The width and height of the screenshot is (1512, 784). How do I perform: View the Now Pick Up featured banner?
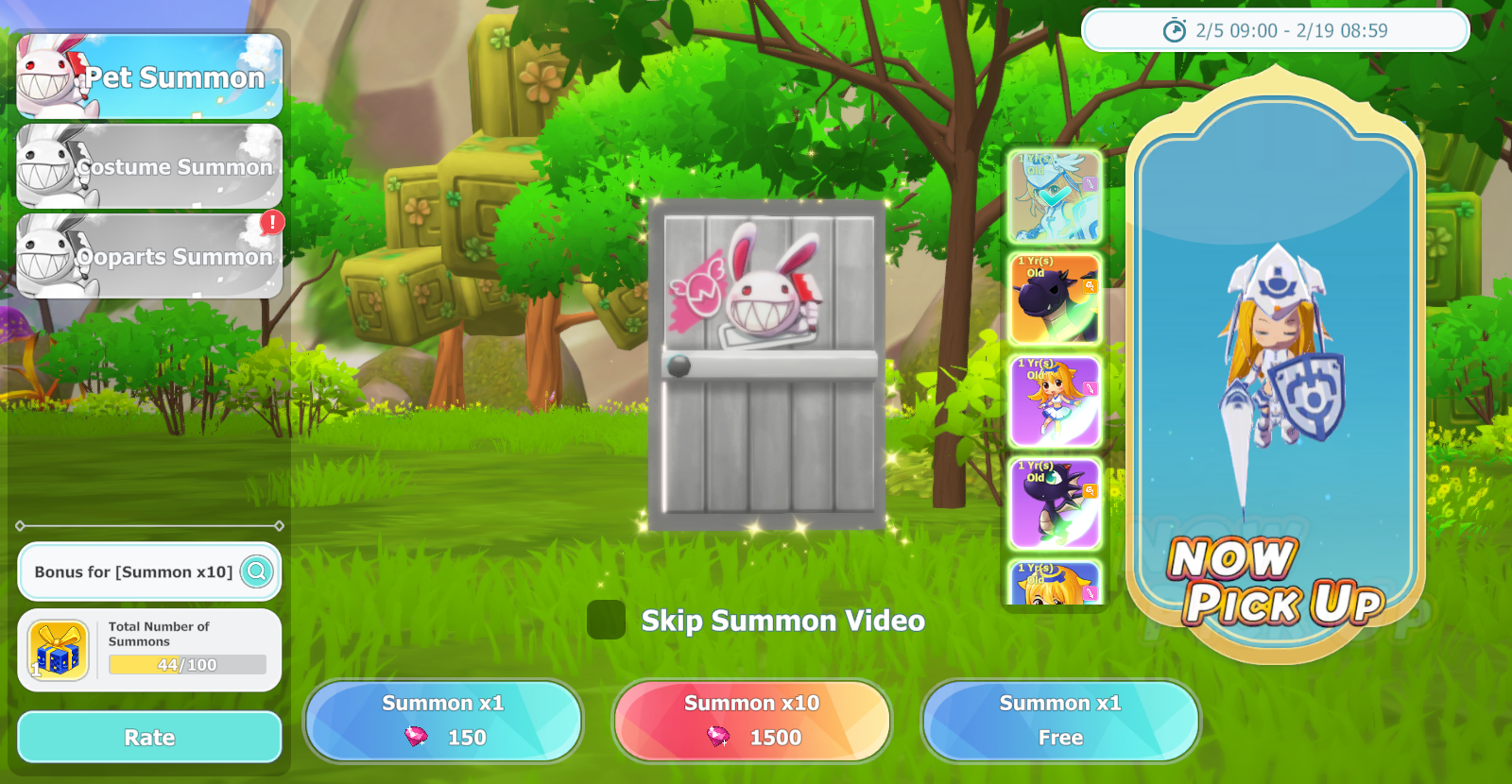click(1275, 368)
